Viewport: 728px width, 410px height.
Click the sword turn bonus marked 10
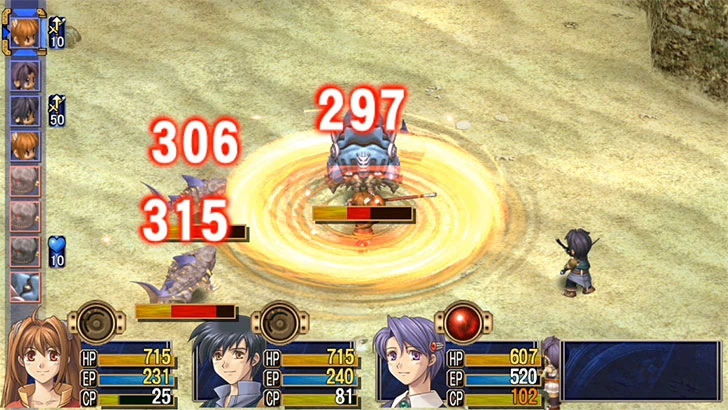[56, 32]
